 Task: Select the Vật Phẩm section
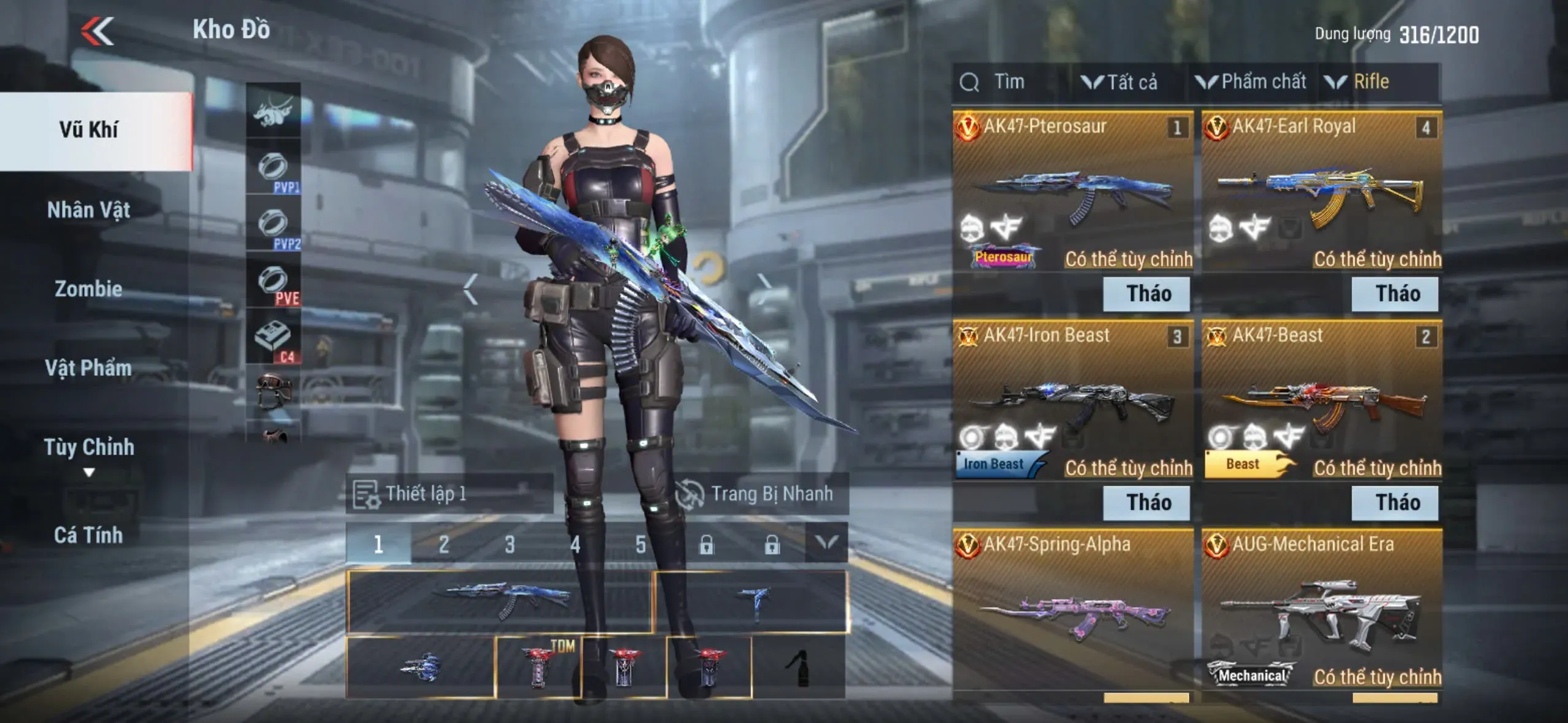point(89,368)
